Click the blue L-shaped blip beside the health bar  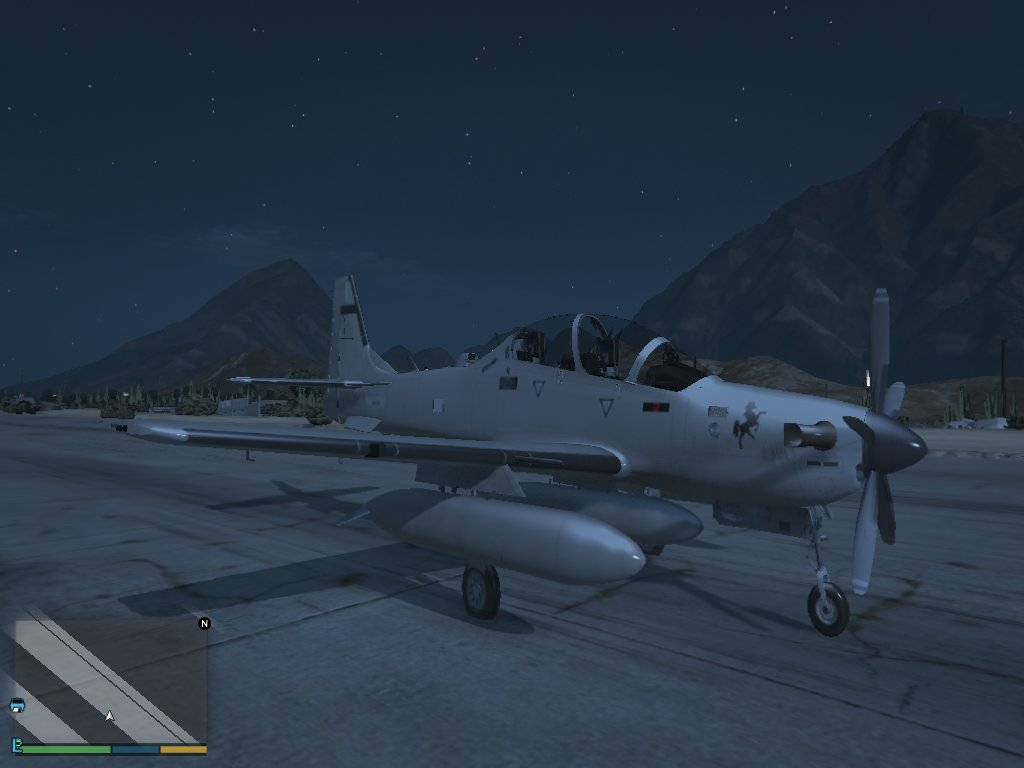[17, 745]
